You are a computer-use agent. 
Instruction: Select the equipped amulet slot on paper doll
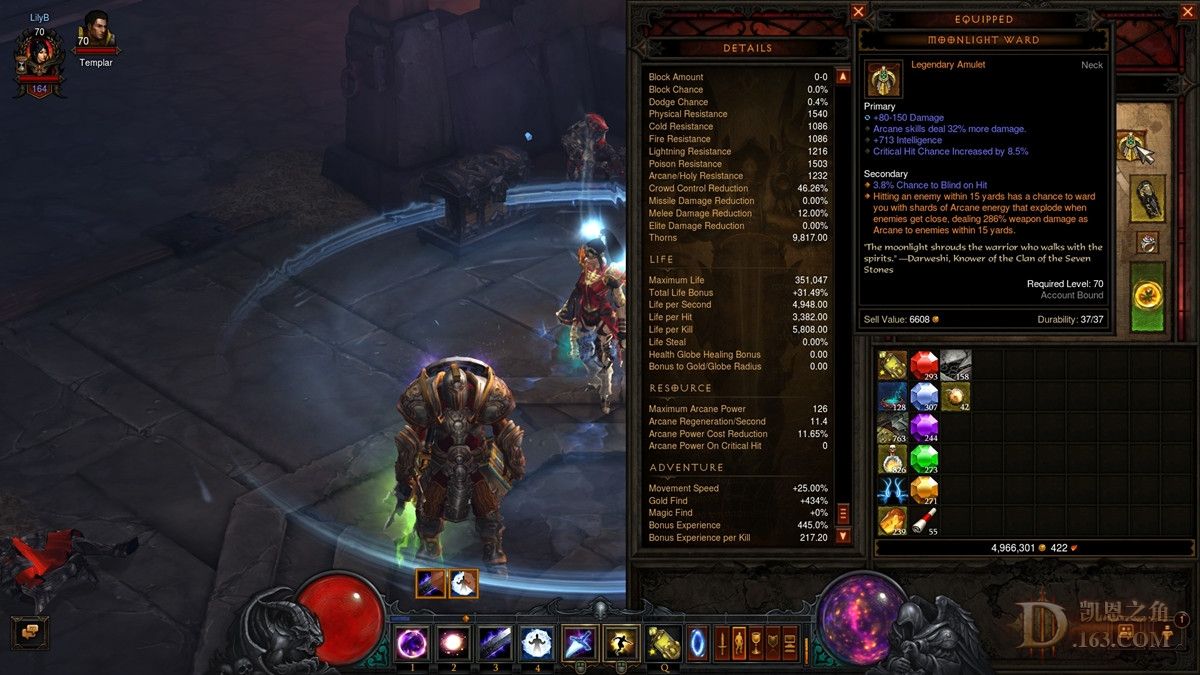tap(1132, 147)
